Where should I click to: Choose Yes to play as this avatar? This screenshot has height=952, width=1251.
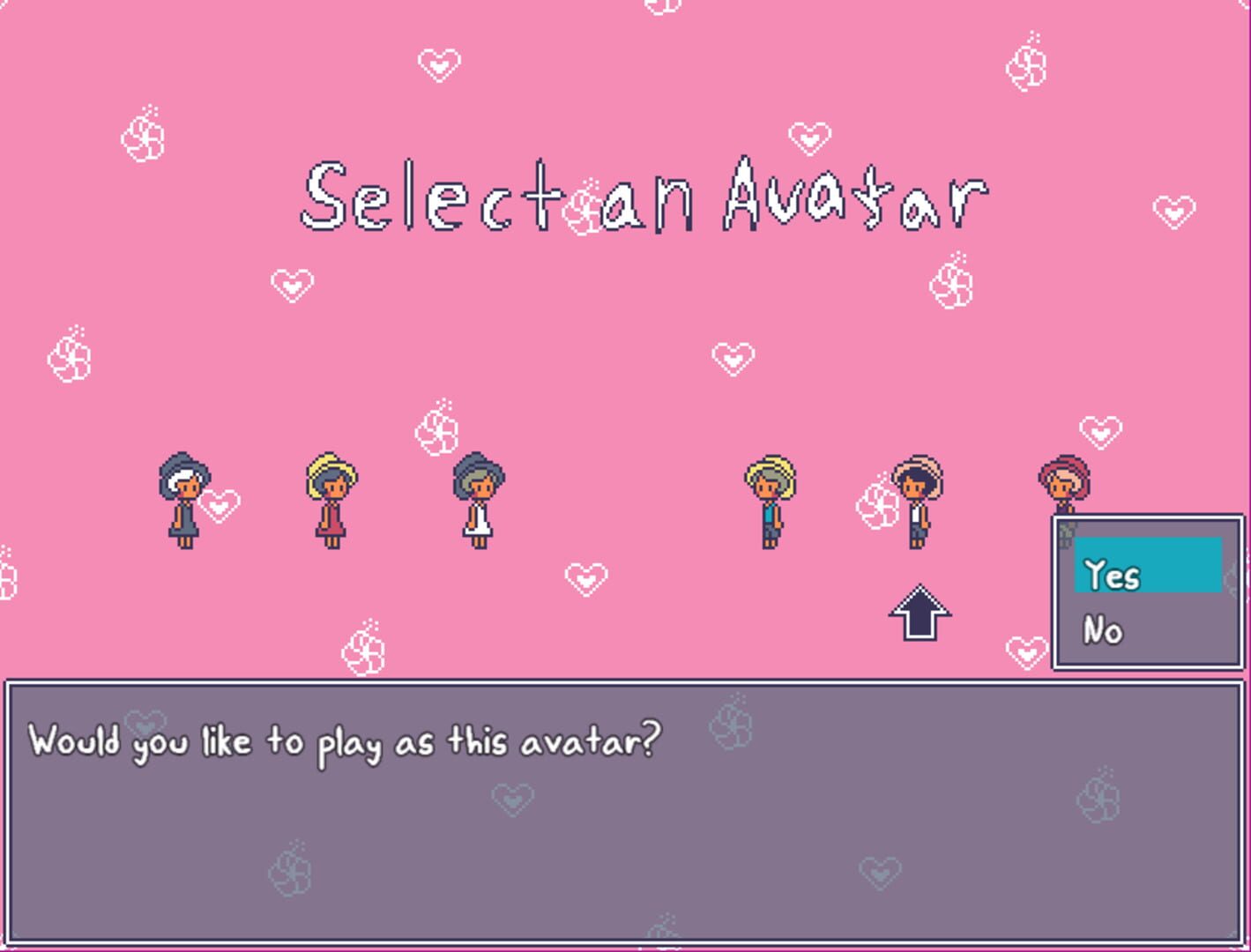(1112, 575)
